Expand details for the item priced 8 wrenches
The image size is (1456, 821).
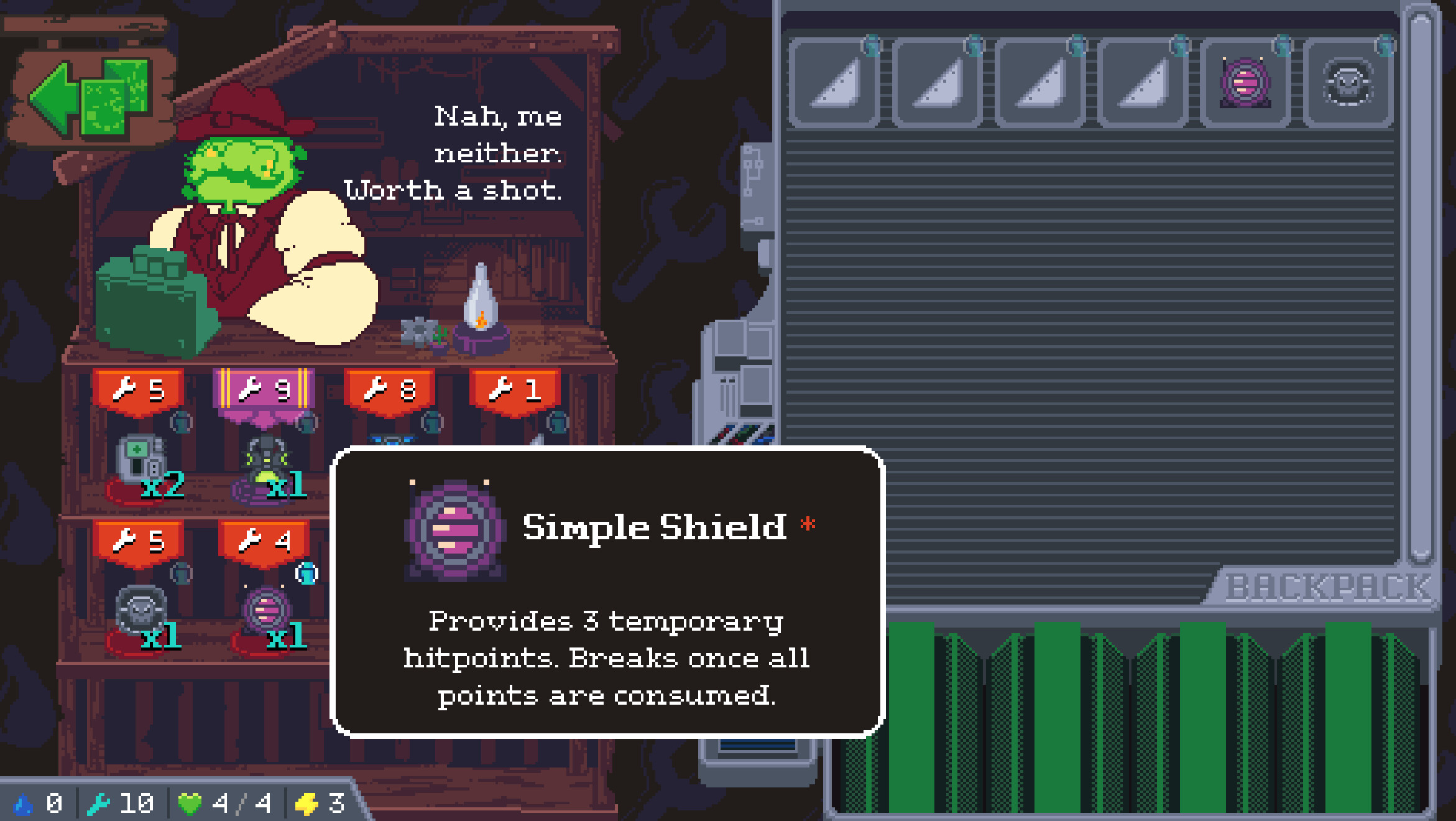[x=431, y=422]
